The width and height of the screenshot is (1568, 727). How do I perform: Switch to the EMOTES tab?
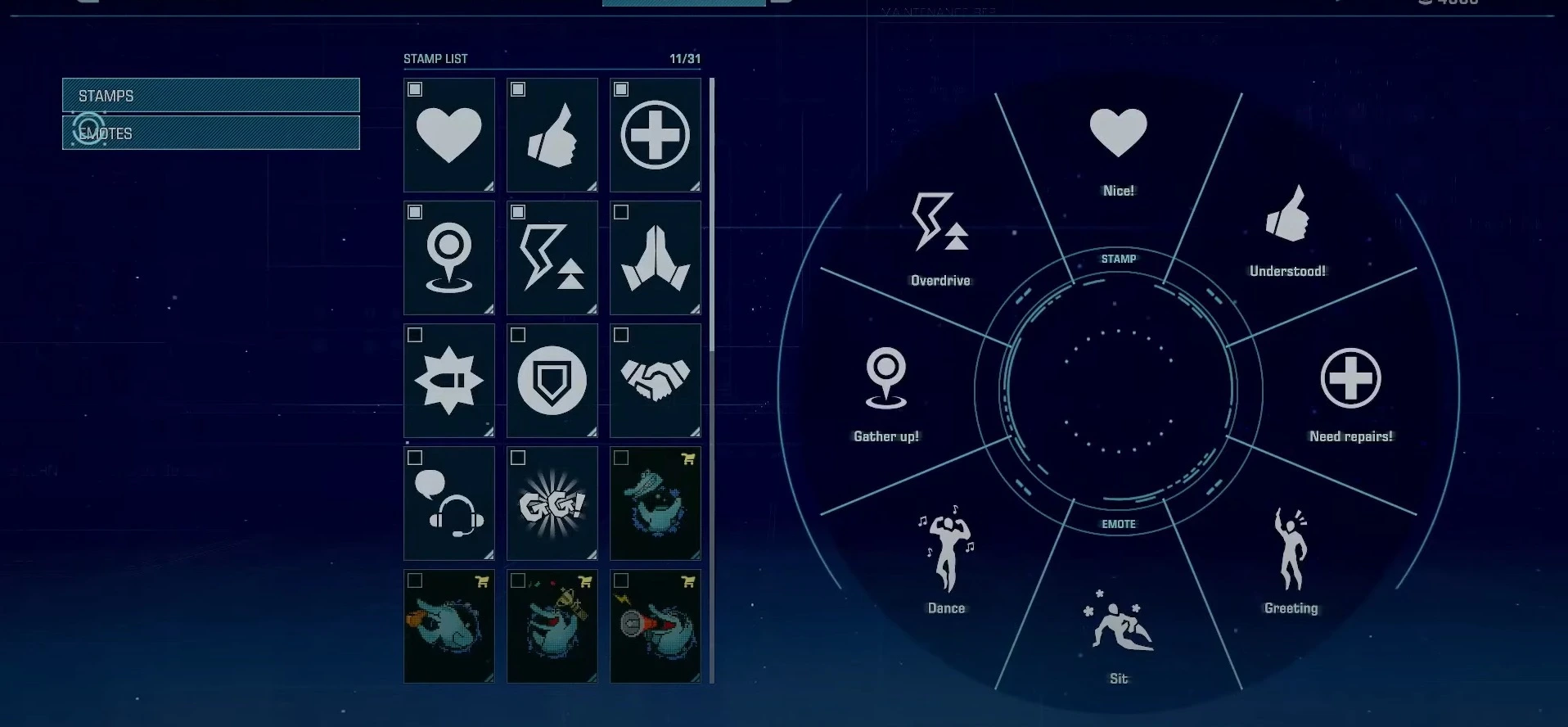pos(210,133)
